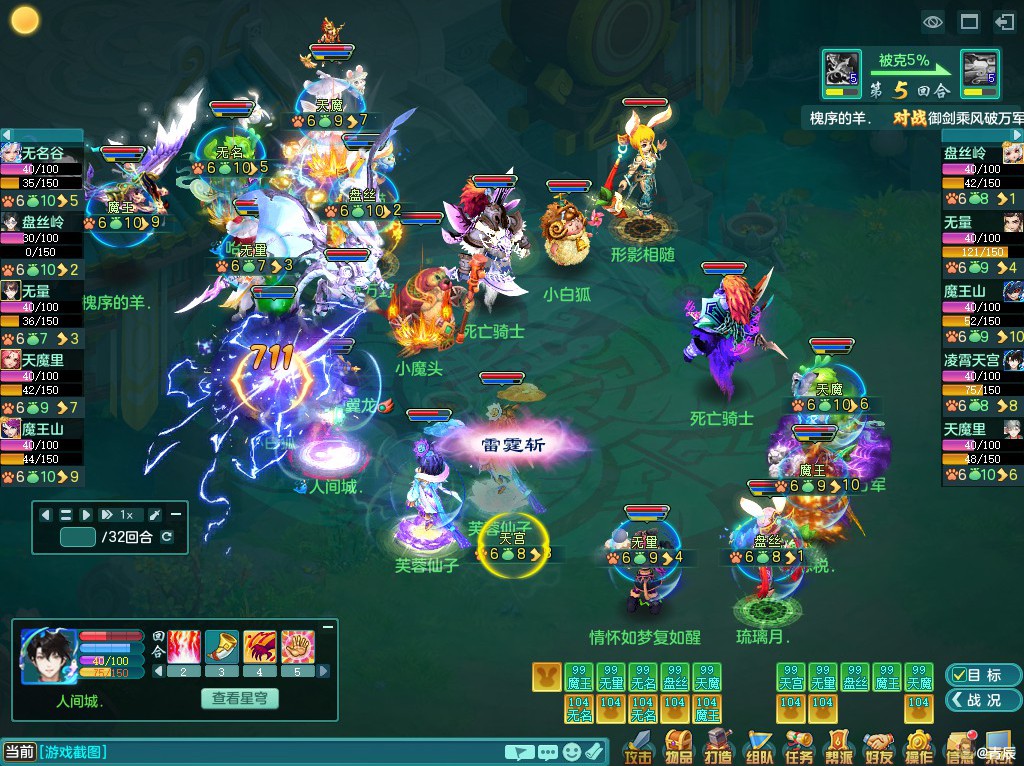This screenshot has width=1024, height=766.
Task: Open the 物品 (Items) treasure chest bag
Action: click(x=679, y=746)
